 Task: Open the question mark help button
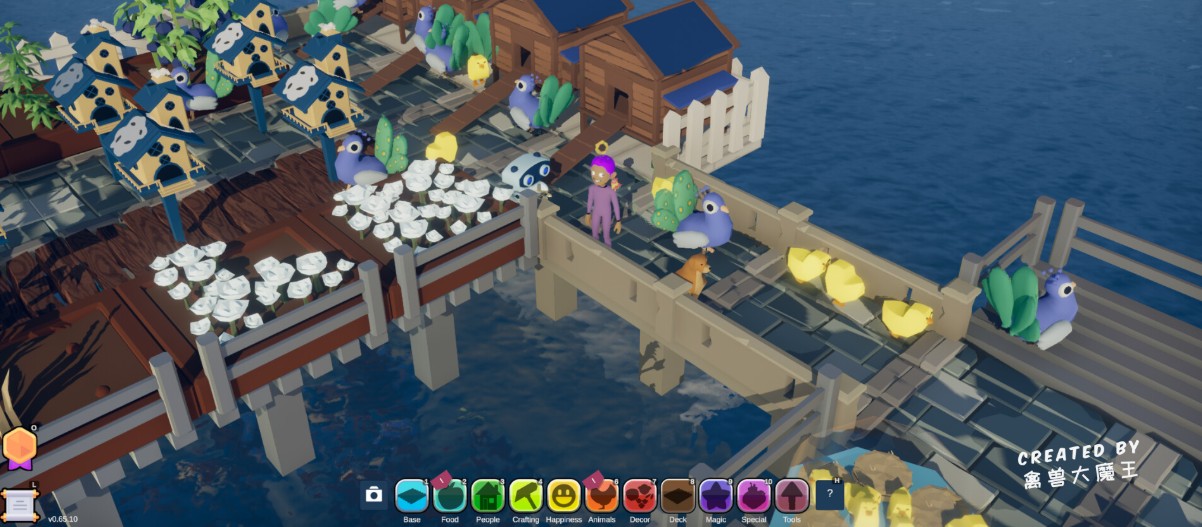click(x=830, y=494)
